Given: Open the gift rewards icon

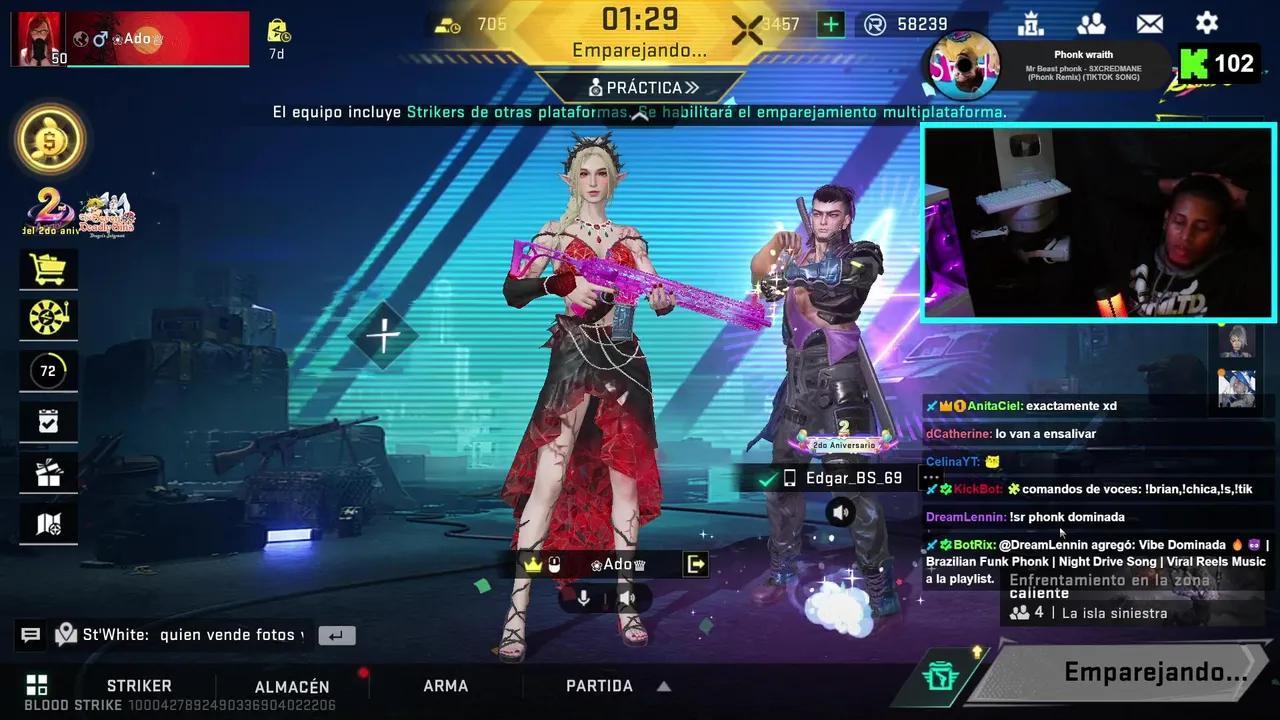Looking at the screenshot, I should point(48,472).
